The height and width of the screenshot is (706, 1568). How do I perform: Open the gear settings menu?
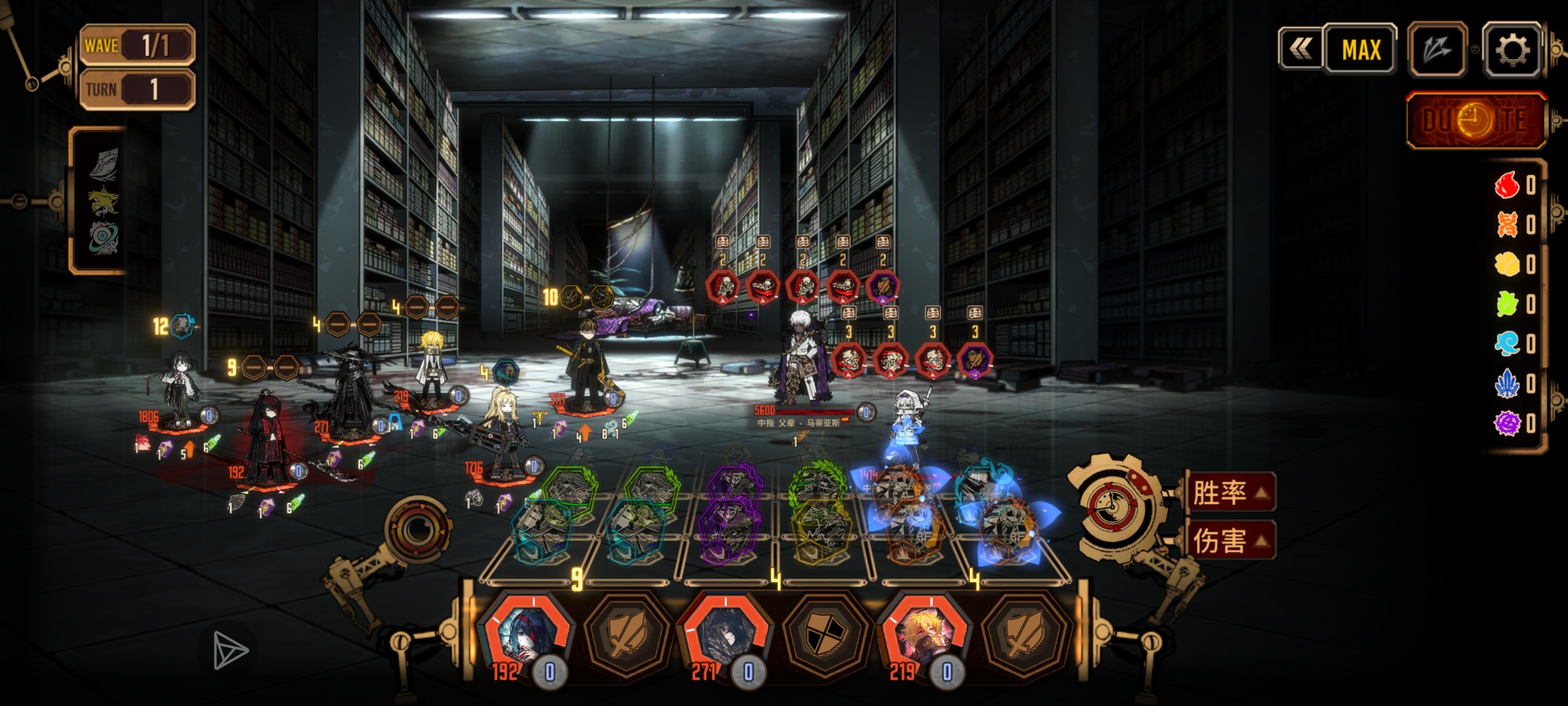[1512, 50]
